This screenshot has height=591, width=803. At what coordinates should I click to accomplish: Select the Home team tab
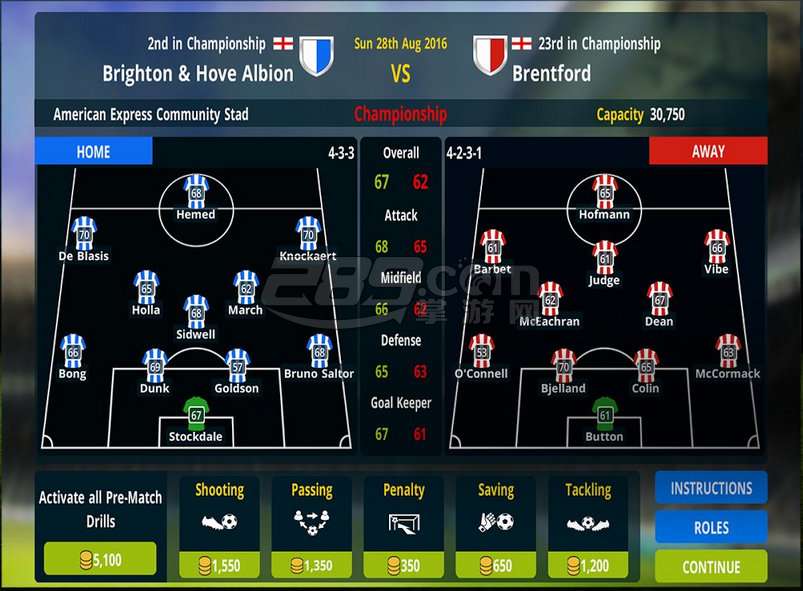coord(94,152)
